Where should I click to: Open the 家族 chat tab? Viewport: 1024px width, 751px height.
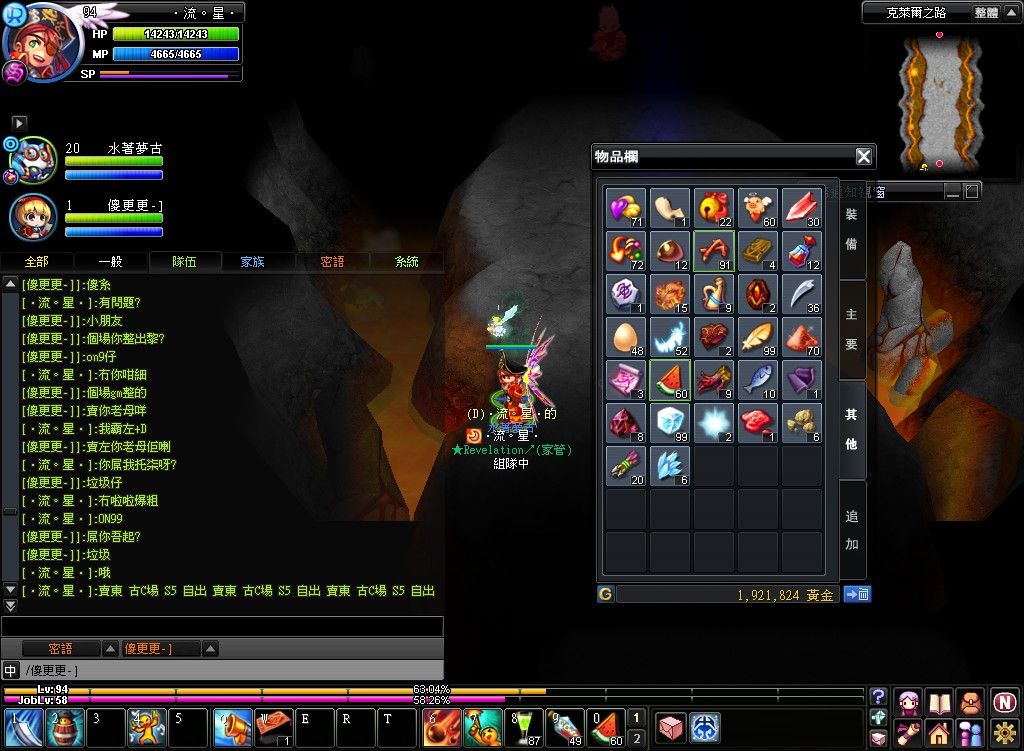point(252,261)
